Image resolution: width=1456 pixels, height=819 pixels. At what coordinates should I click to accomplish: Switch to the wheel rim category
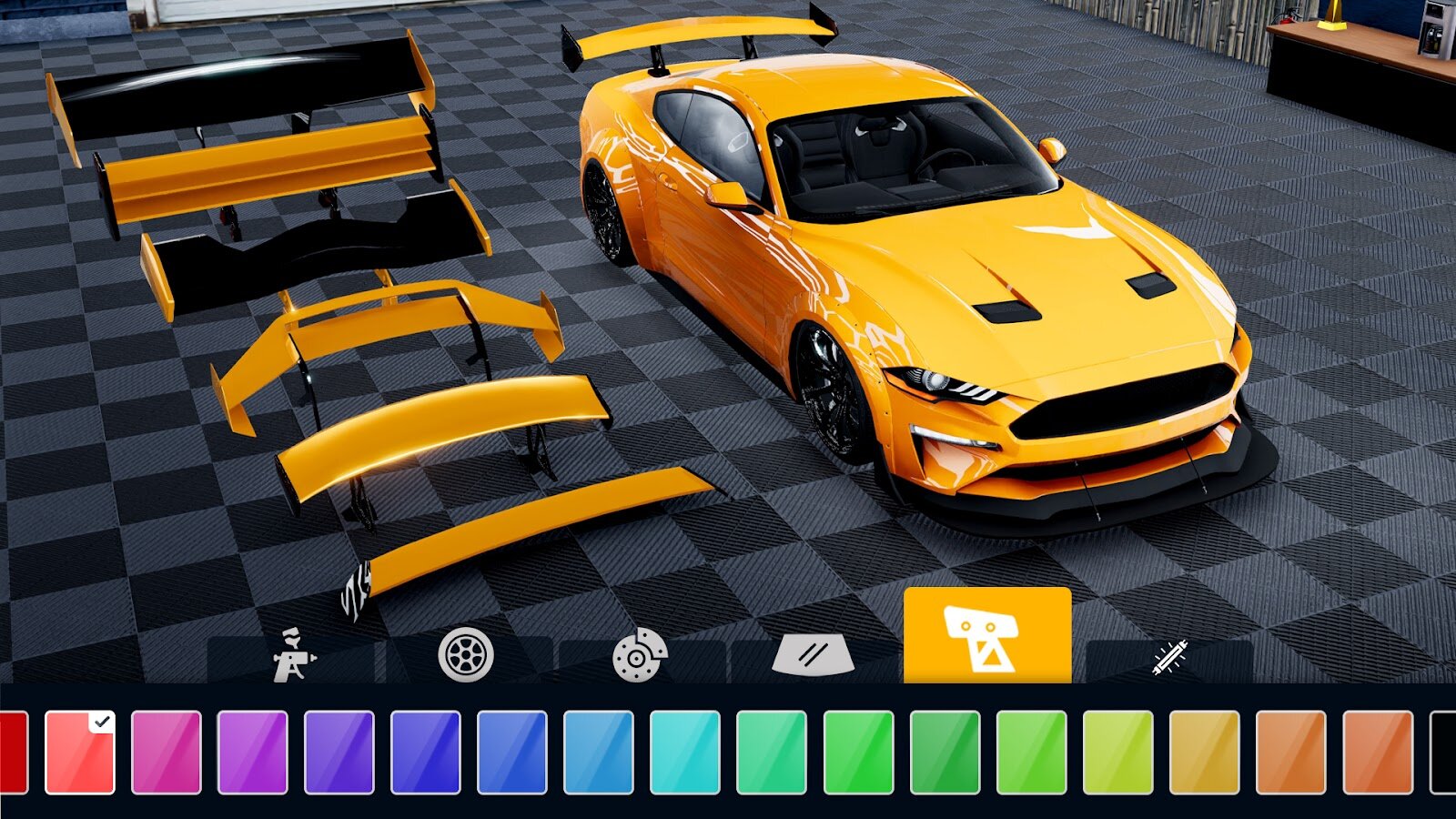point(466,655)
